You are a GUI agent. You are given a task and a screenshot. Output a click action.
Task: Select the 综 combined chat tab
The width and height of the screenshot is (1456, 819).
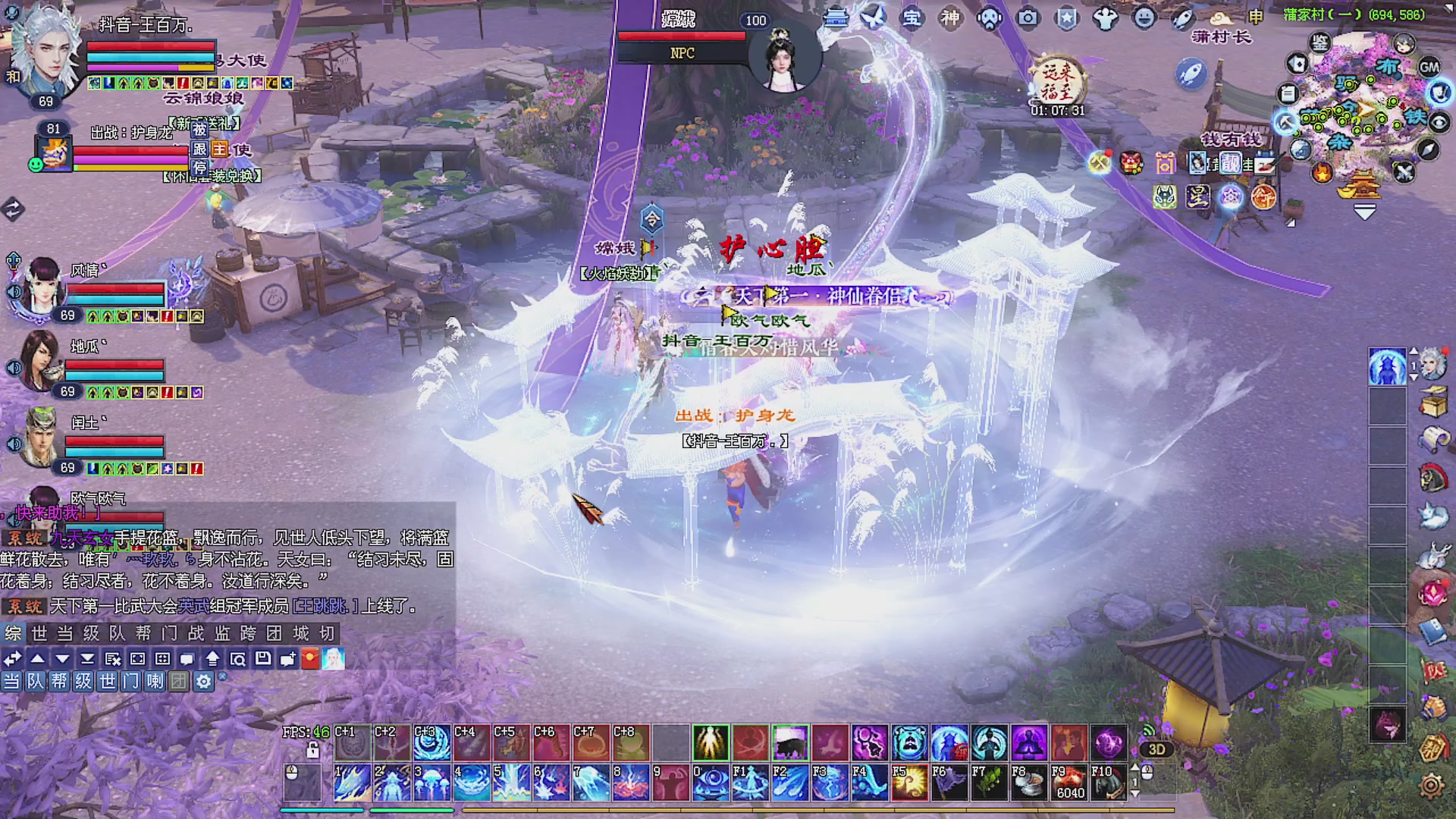tap(13, 633)
